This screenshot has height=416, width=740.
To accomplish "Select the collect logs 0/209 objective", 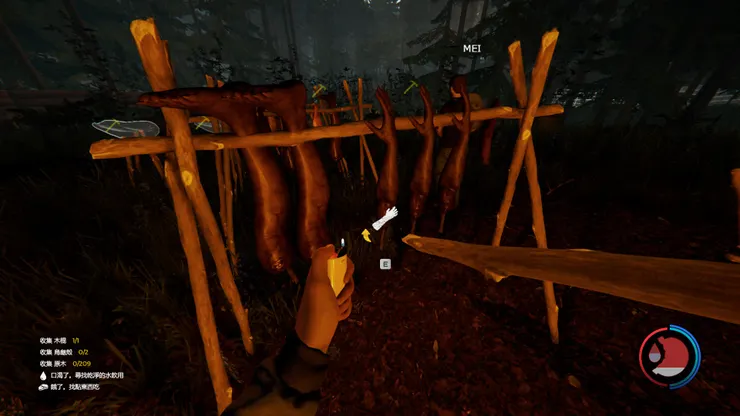I will [x=61, y=363].
